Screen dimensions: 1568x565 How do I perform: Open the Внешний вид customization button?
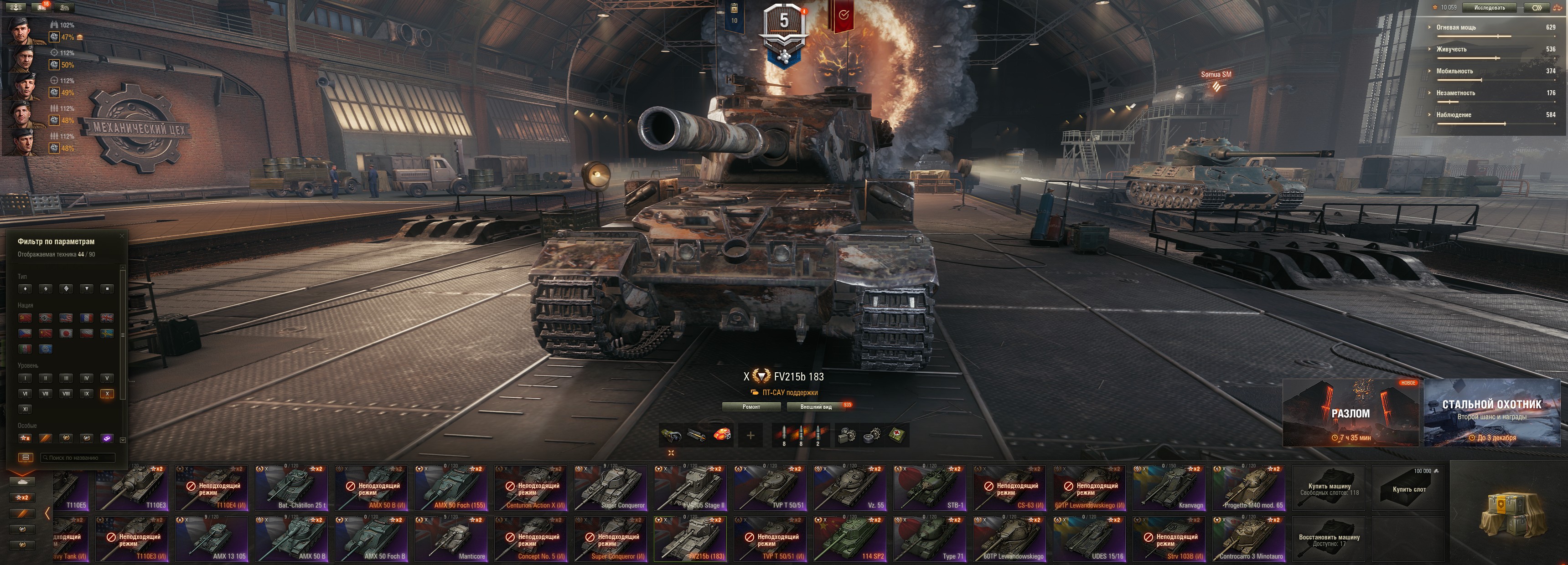click(x=816, y=406)
